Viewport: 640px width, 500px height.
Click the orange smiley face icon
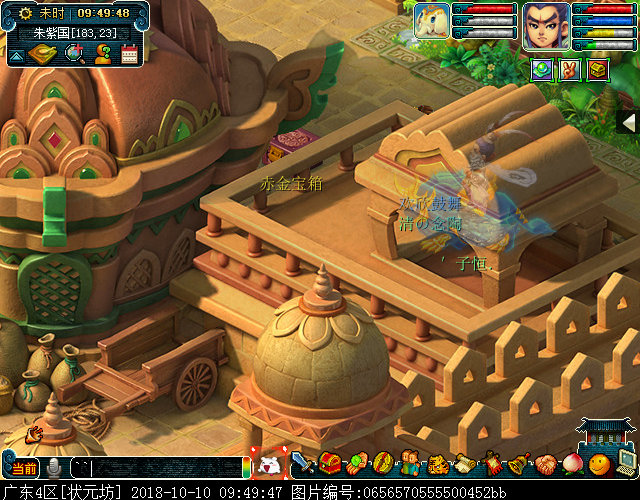[x=599, y=464]
